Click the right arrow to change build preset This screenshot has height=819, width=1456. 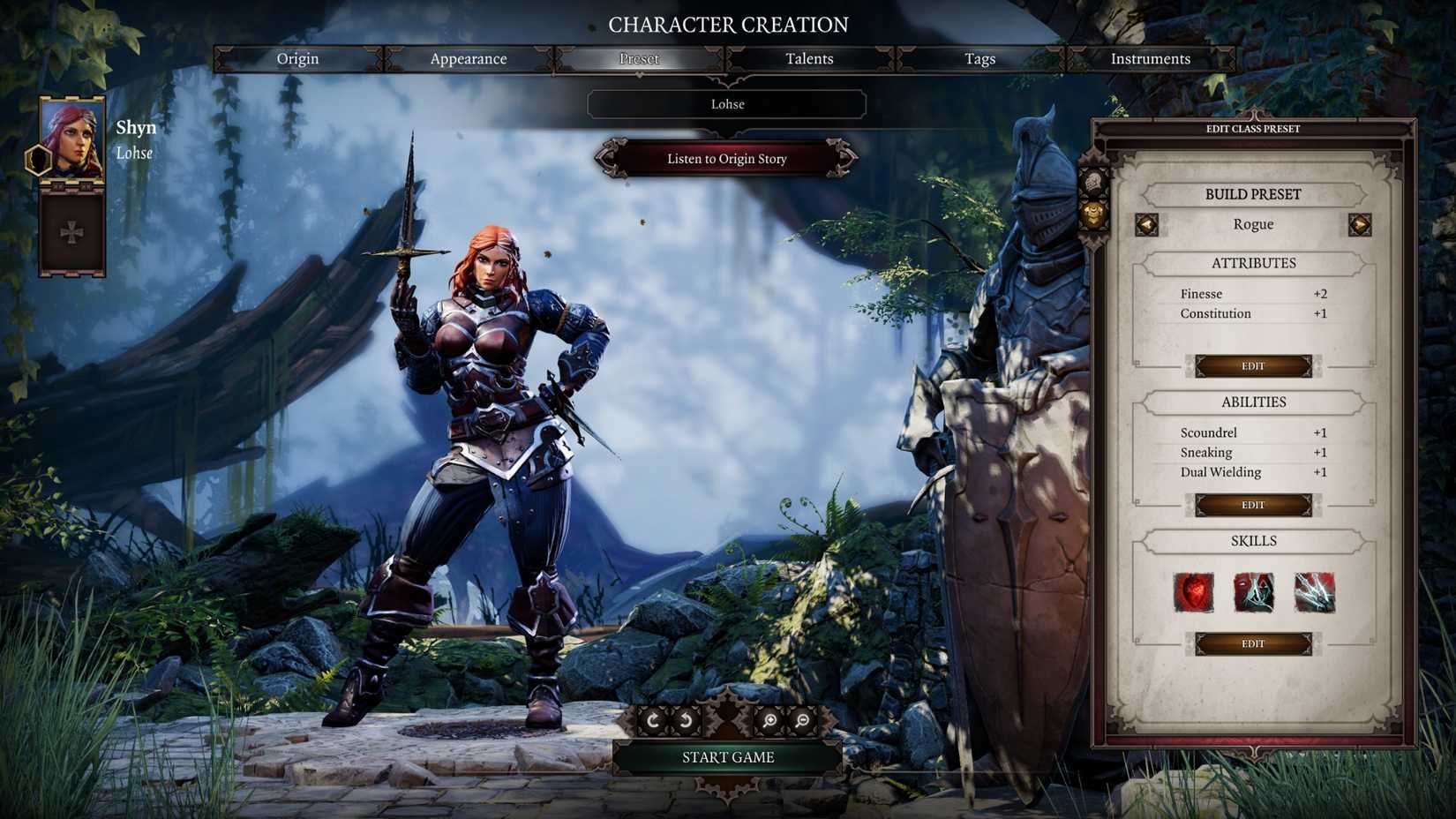(x=1360, y=224)
